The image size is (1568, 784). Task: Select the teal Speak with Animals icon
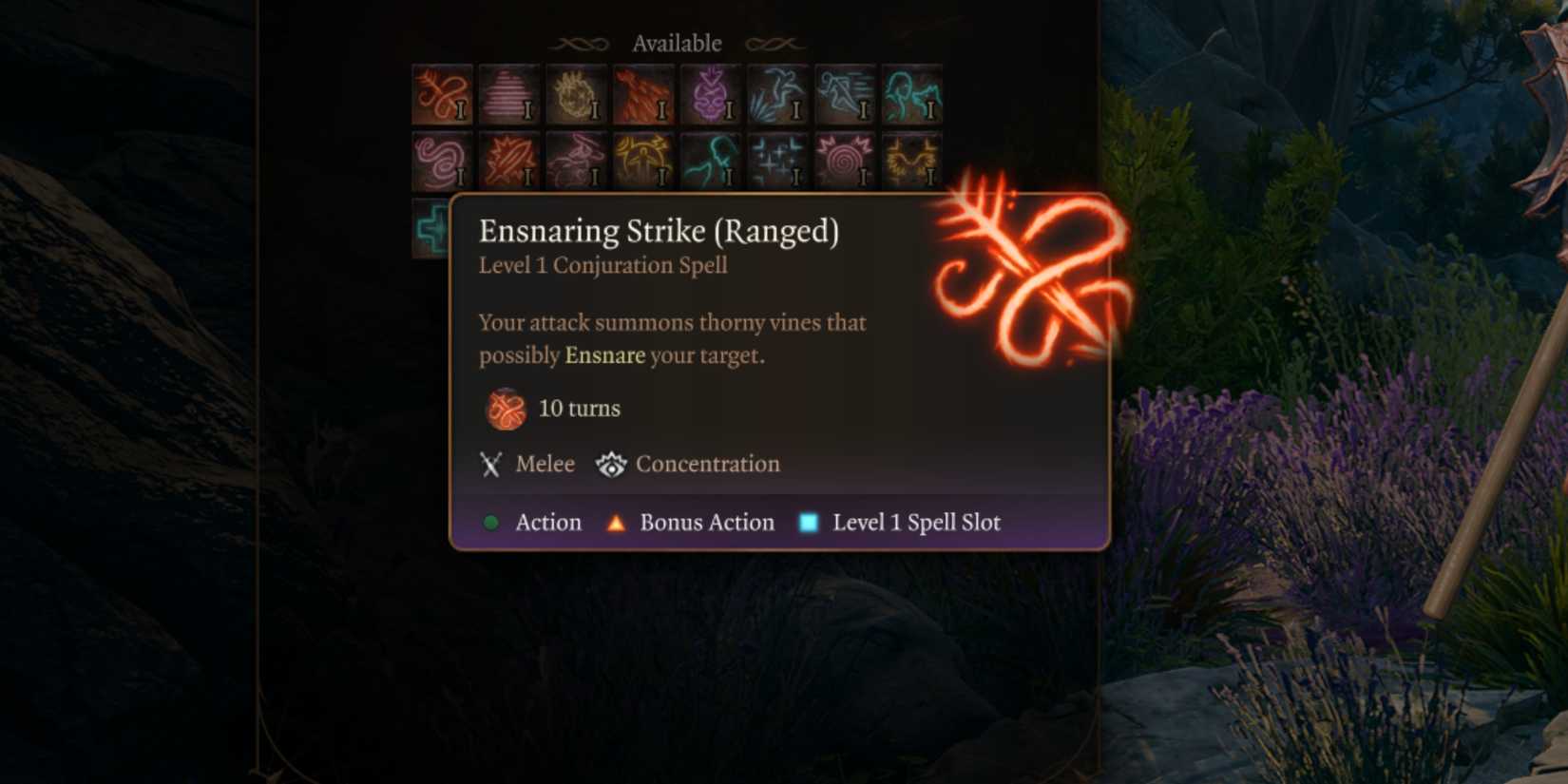pyautogui.click(x=913, y=95)
